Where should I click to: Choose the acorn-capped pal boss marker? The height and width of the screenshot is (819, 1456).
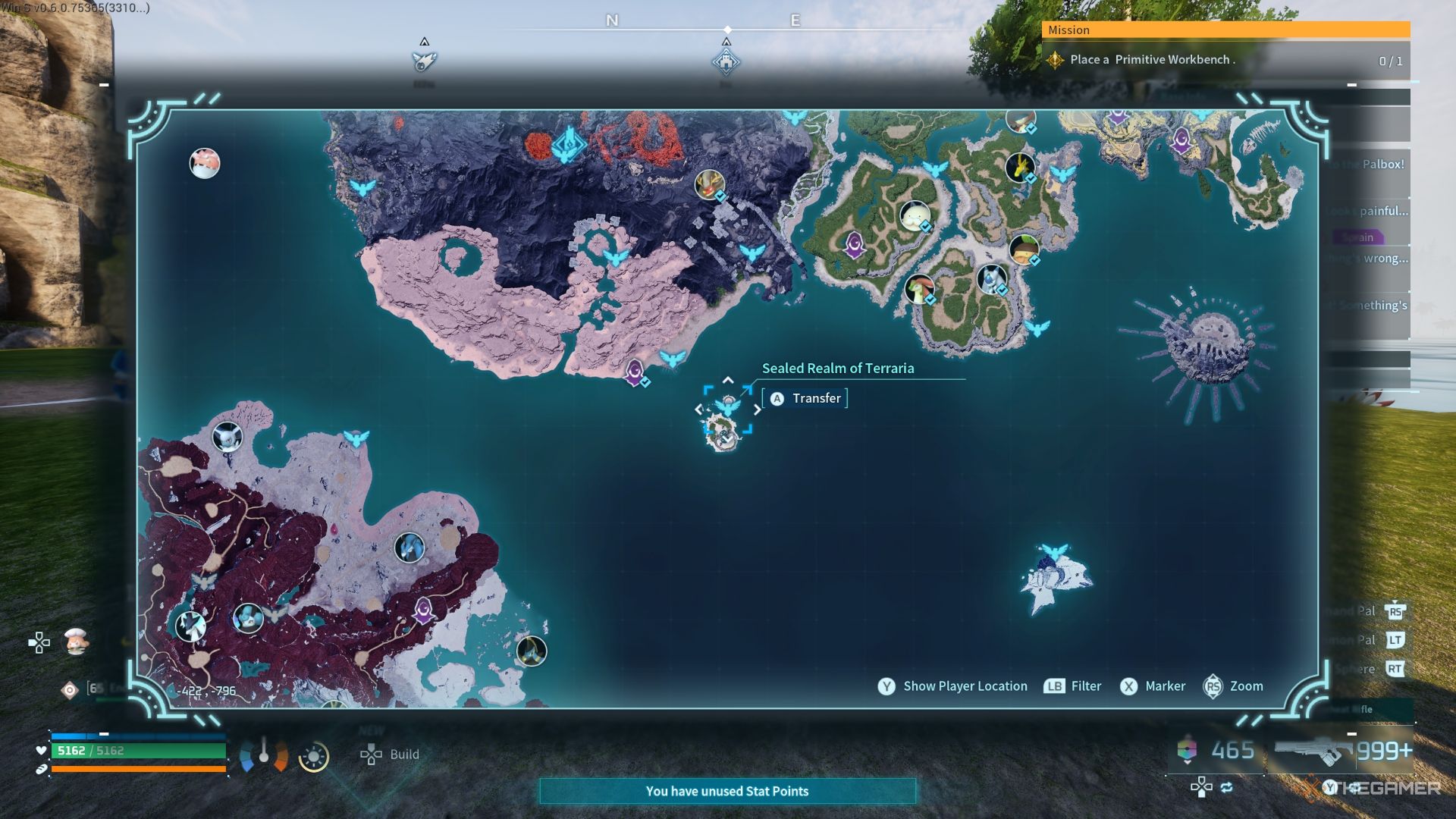(1024, 249)
